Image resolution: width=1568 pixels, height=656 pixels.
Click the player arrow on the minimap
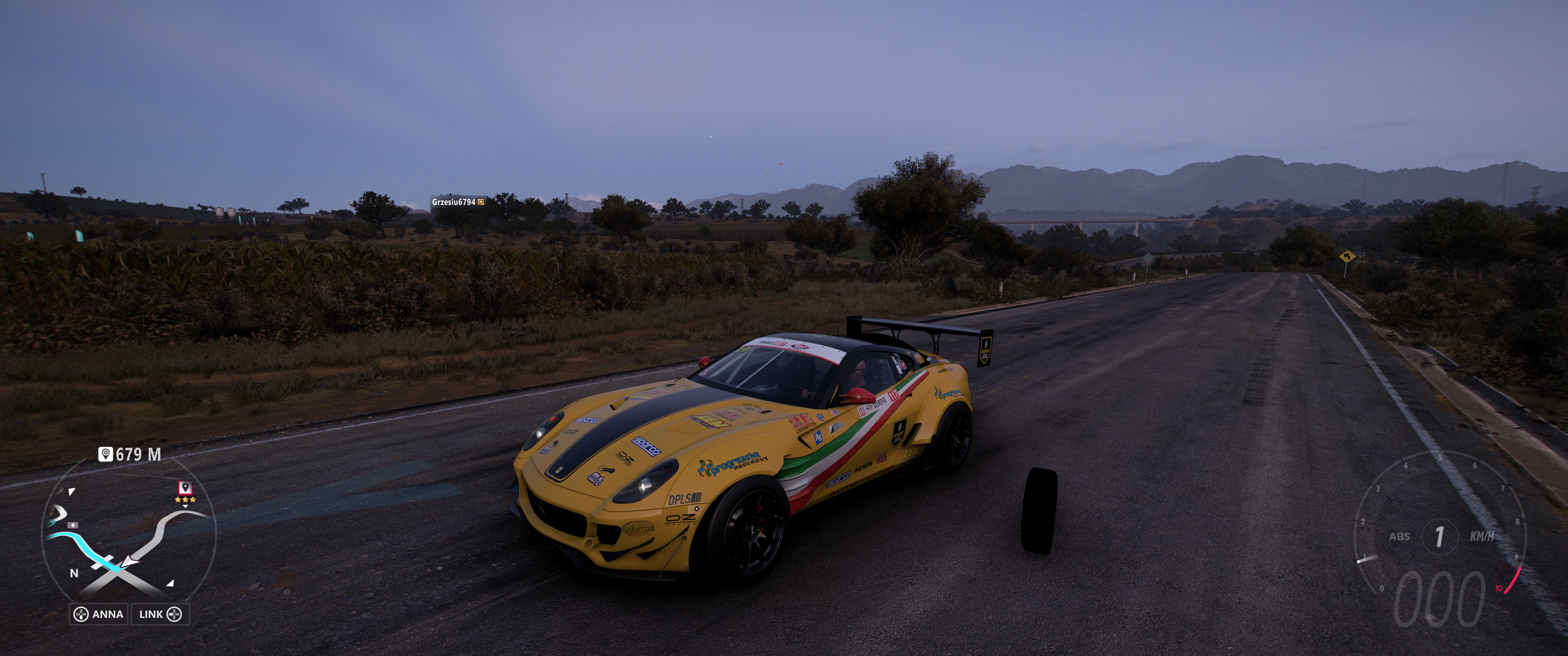coord(129,562)
